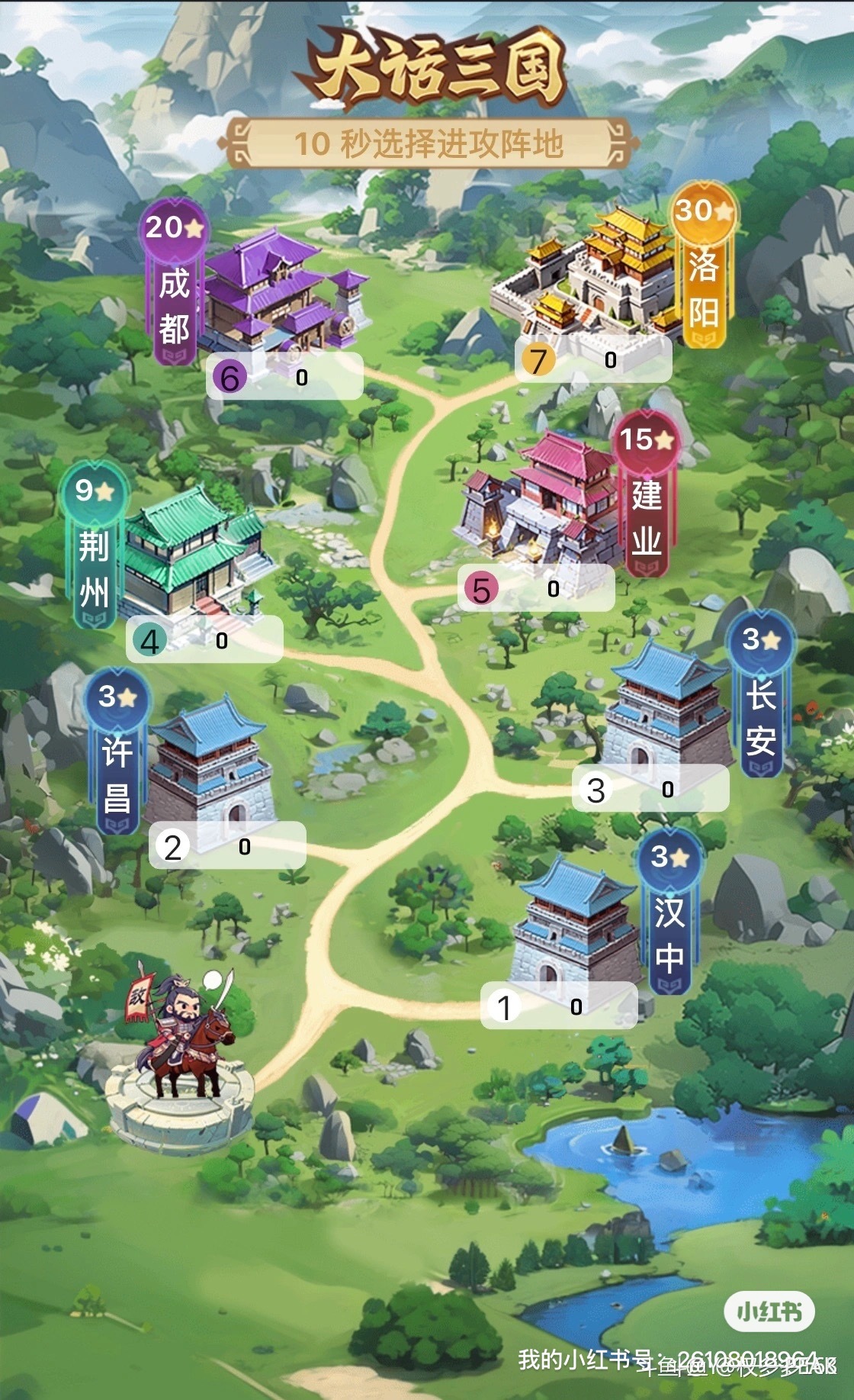Select the pink slot number 5
The image size is (854, 1400).
pyautogui.click(x=536, y=588)
